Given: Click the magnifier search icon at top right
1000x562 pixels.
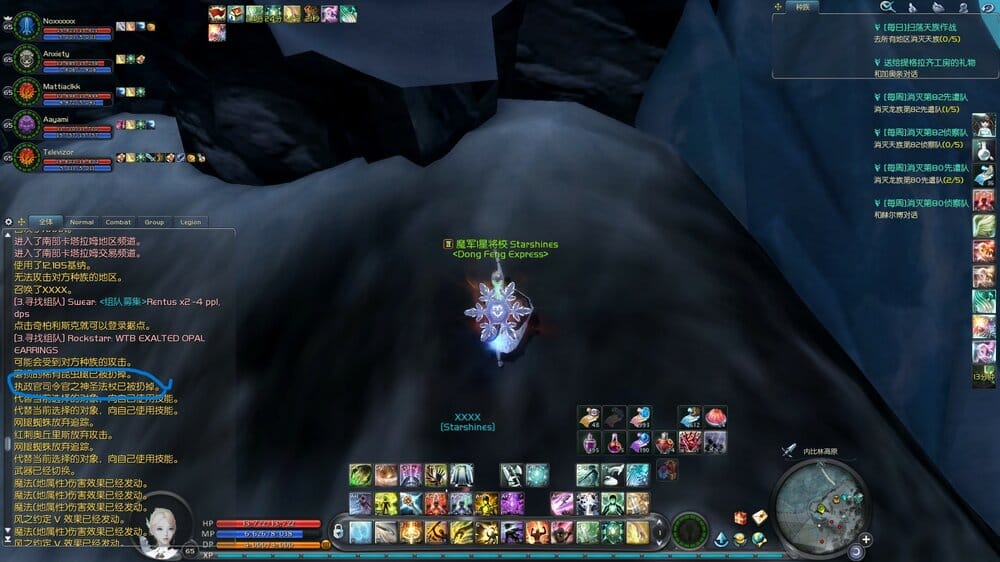Looking at the screenshot, I should tap(886, 7).
